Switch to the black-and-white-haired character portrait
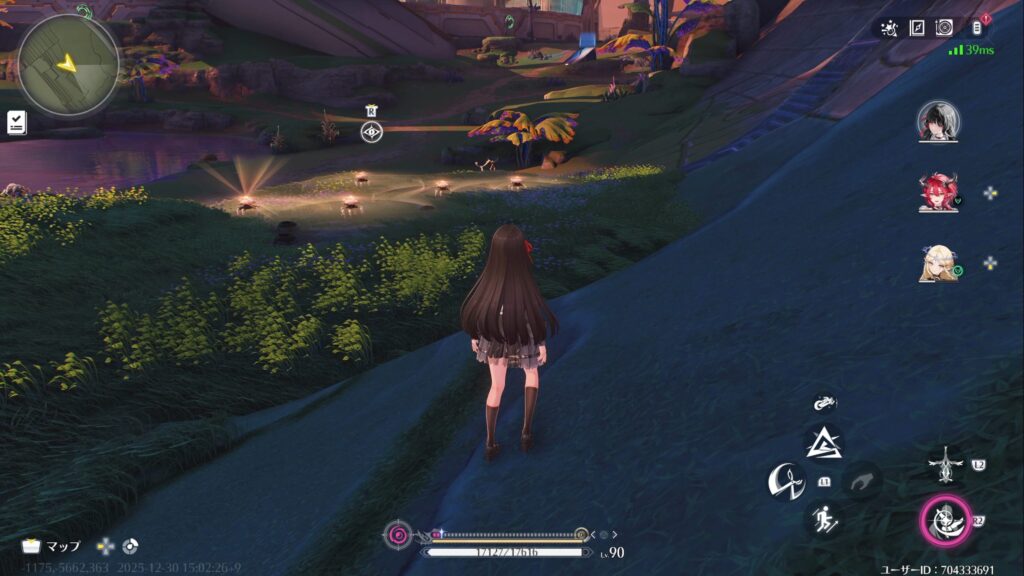Viewport: 1024px width, 576px height. coord(938,121)
